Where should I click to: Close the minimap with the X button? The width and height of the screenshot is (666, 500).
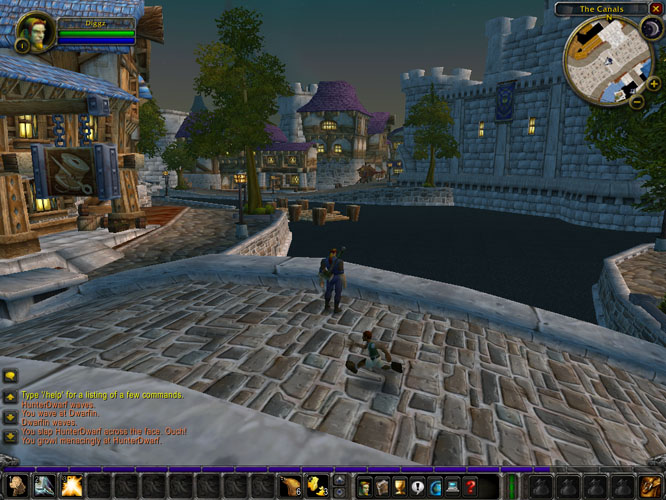(x=656, y=8)
